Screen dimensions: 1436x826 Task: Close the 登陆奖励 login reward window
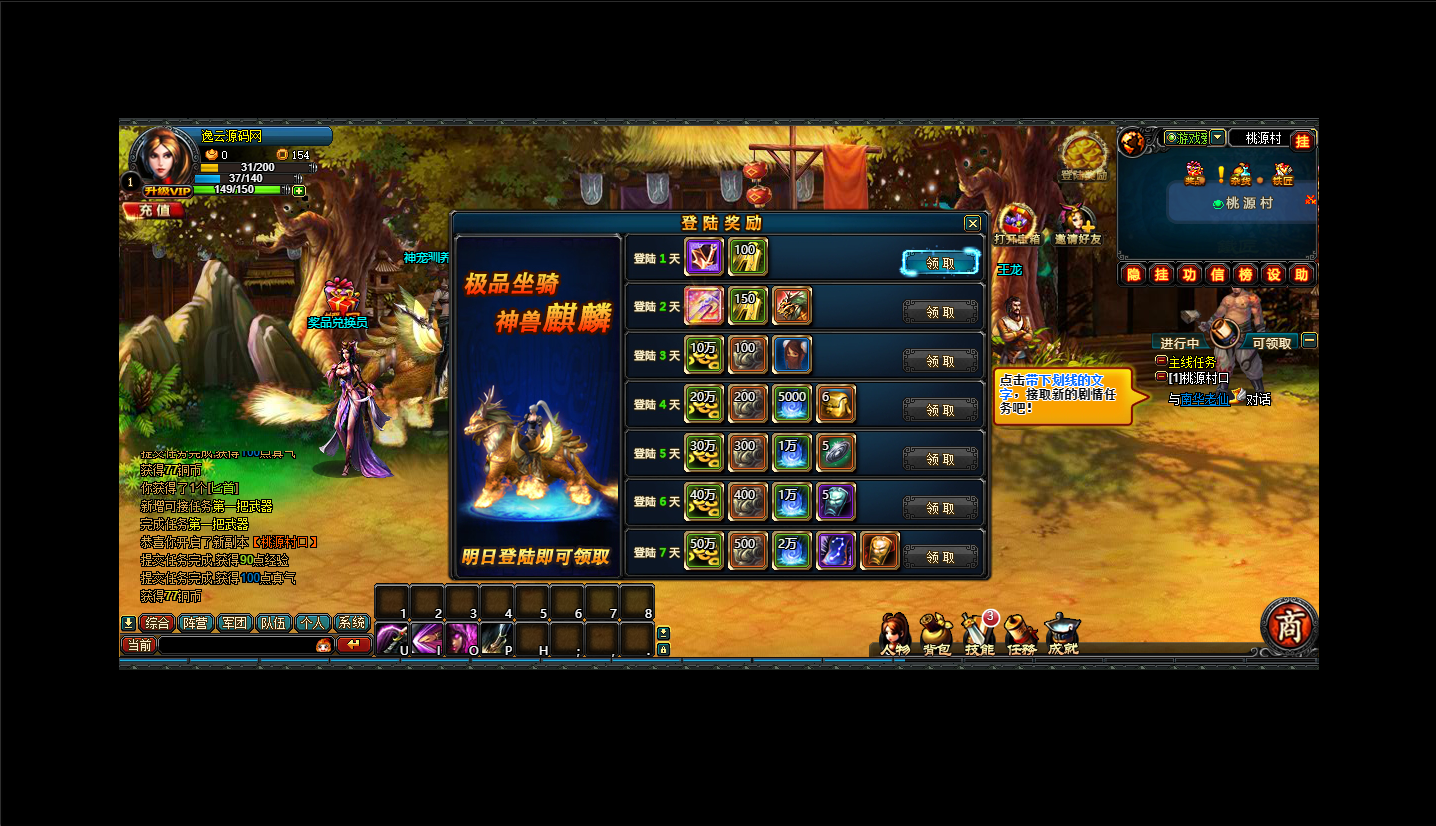[x=972, y=224]
